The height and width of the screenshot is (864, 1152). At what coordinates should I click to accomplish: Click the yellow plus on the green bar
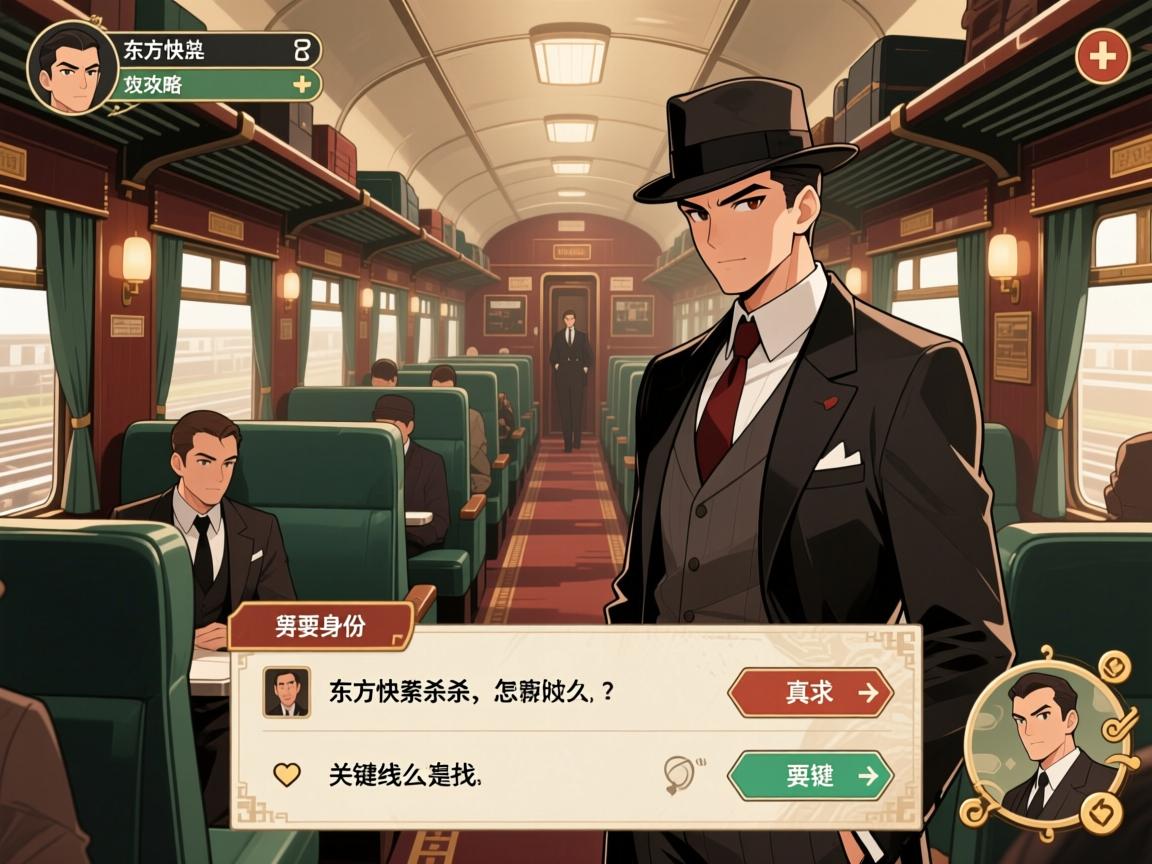301,85
